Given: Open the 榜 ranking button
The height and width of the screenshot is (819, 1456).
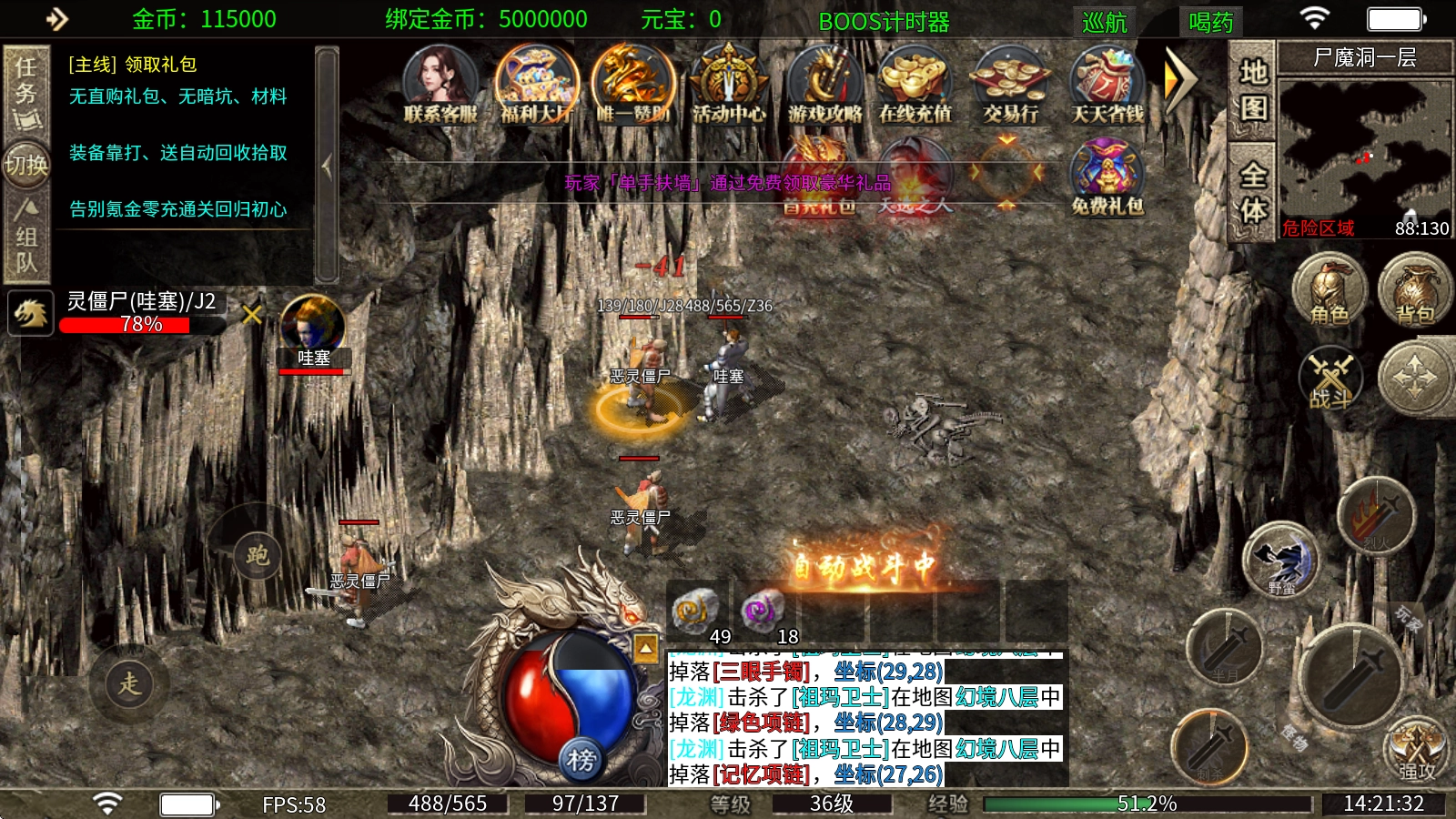Looking at the screenshot, I should pyautogui.click(x=581, y=759).
